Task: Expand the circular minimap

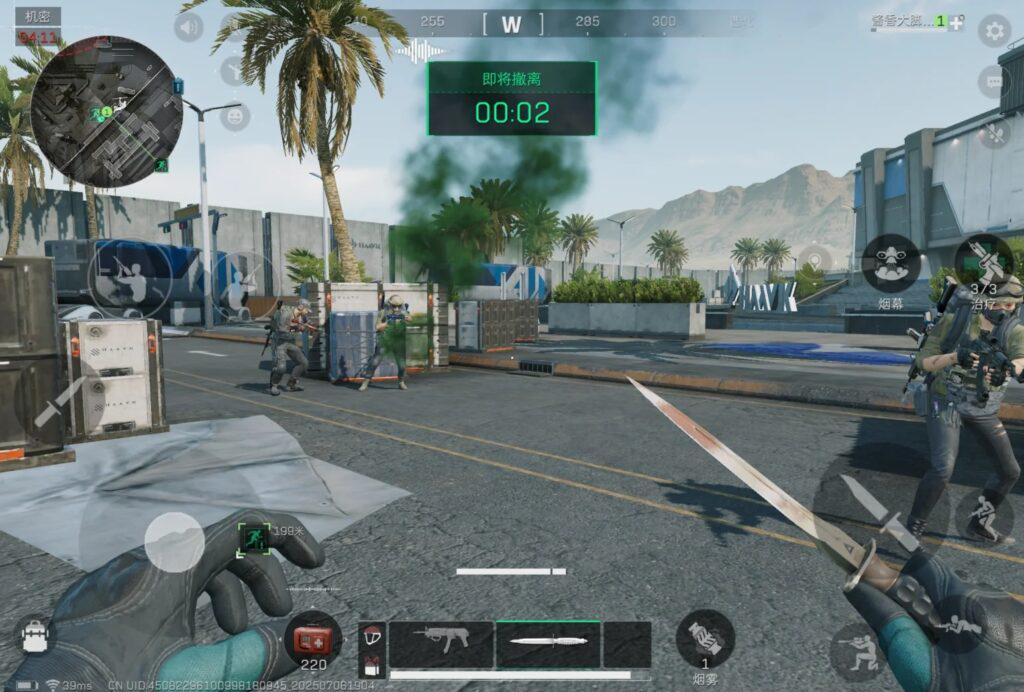Action: (106, 111)
